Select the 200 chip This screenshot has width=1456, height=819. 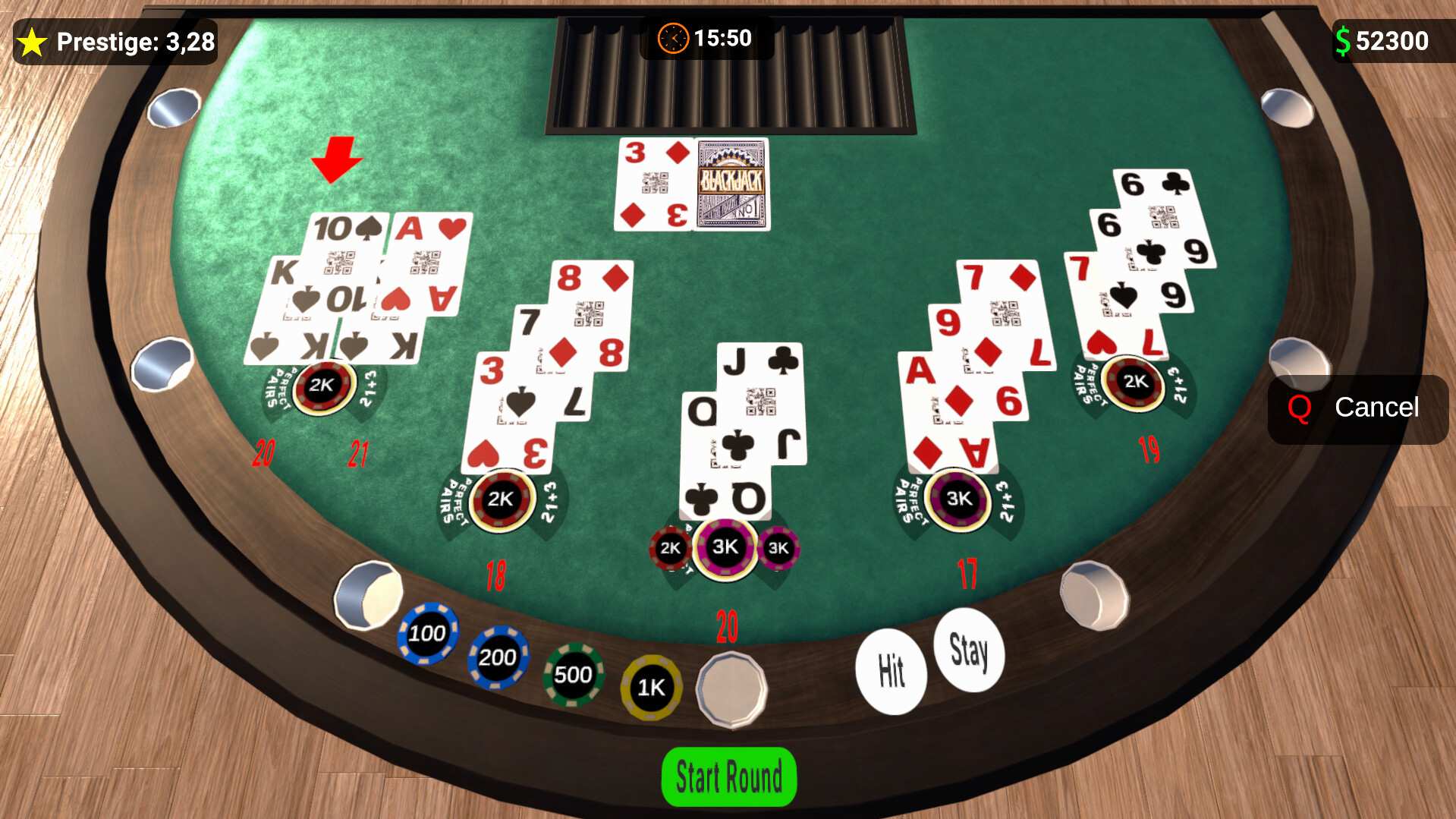[x=498, y=657]
